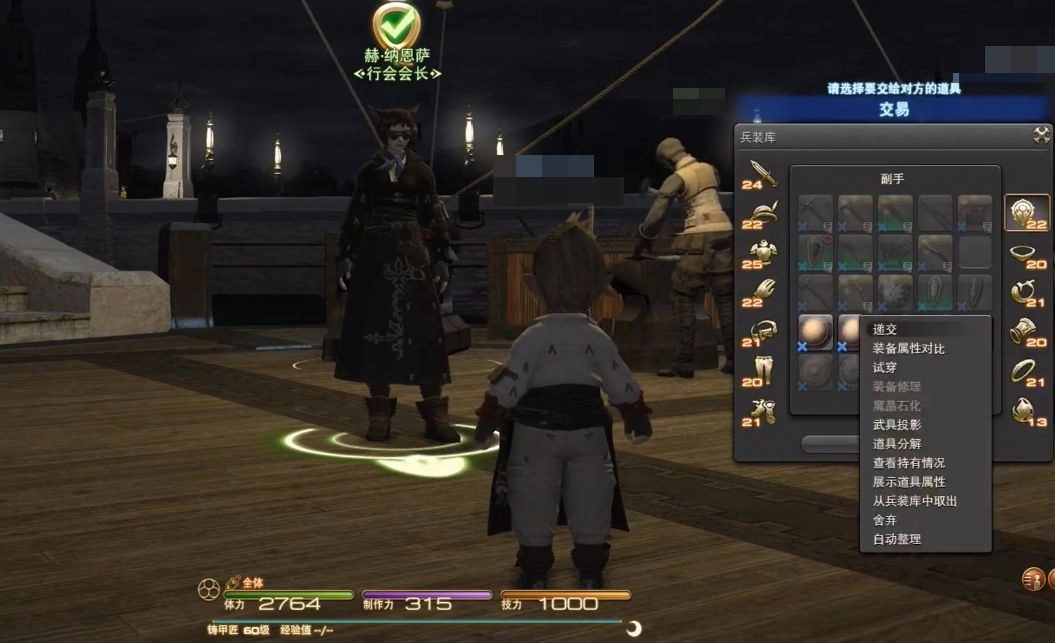1055x643 pixels.
Task: Choose 递交 in the context menu
Action: (x=885, y=329)
